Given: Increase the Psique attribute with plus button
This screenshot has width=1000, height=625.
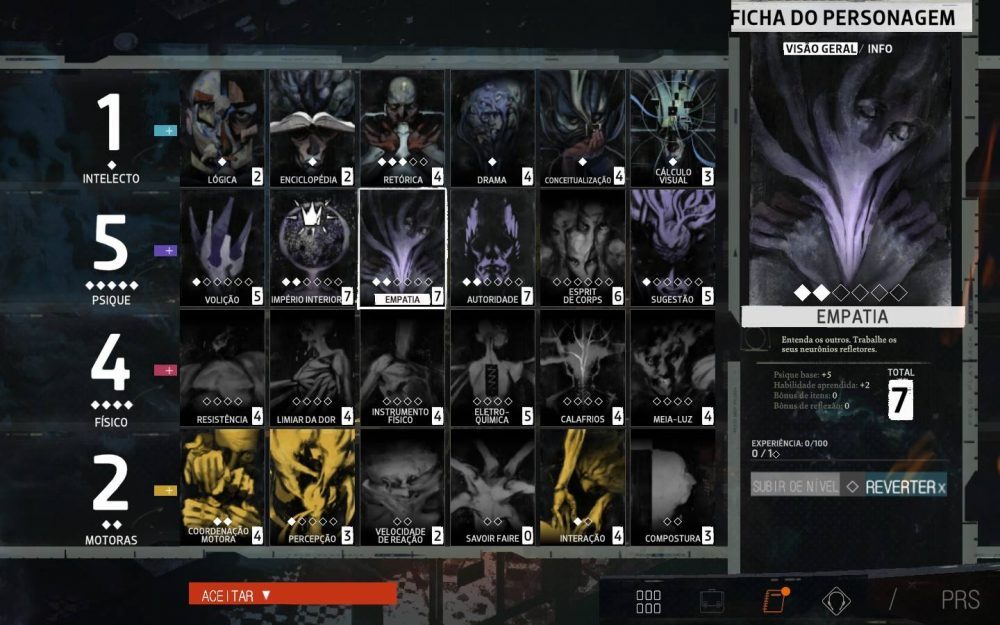Looking at the screenshot, I should click(x=165, y=250).
